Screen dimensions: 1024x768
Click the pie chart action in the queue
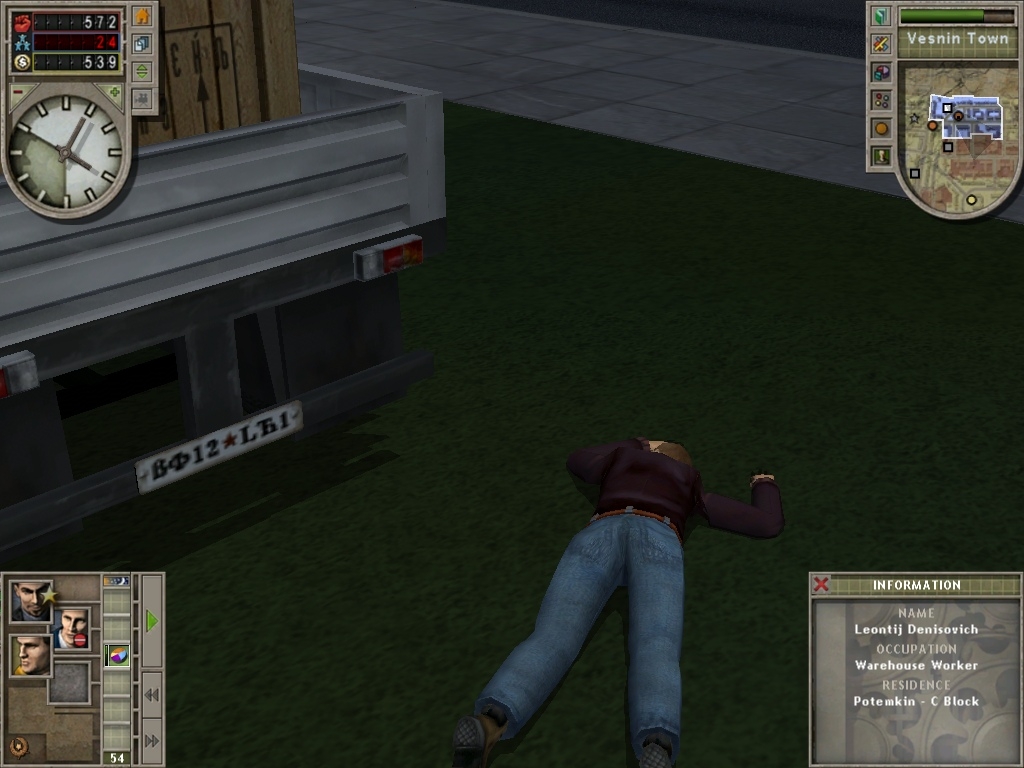point(117,656)
